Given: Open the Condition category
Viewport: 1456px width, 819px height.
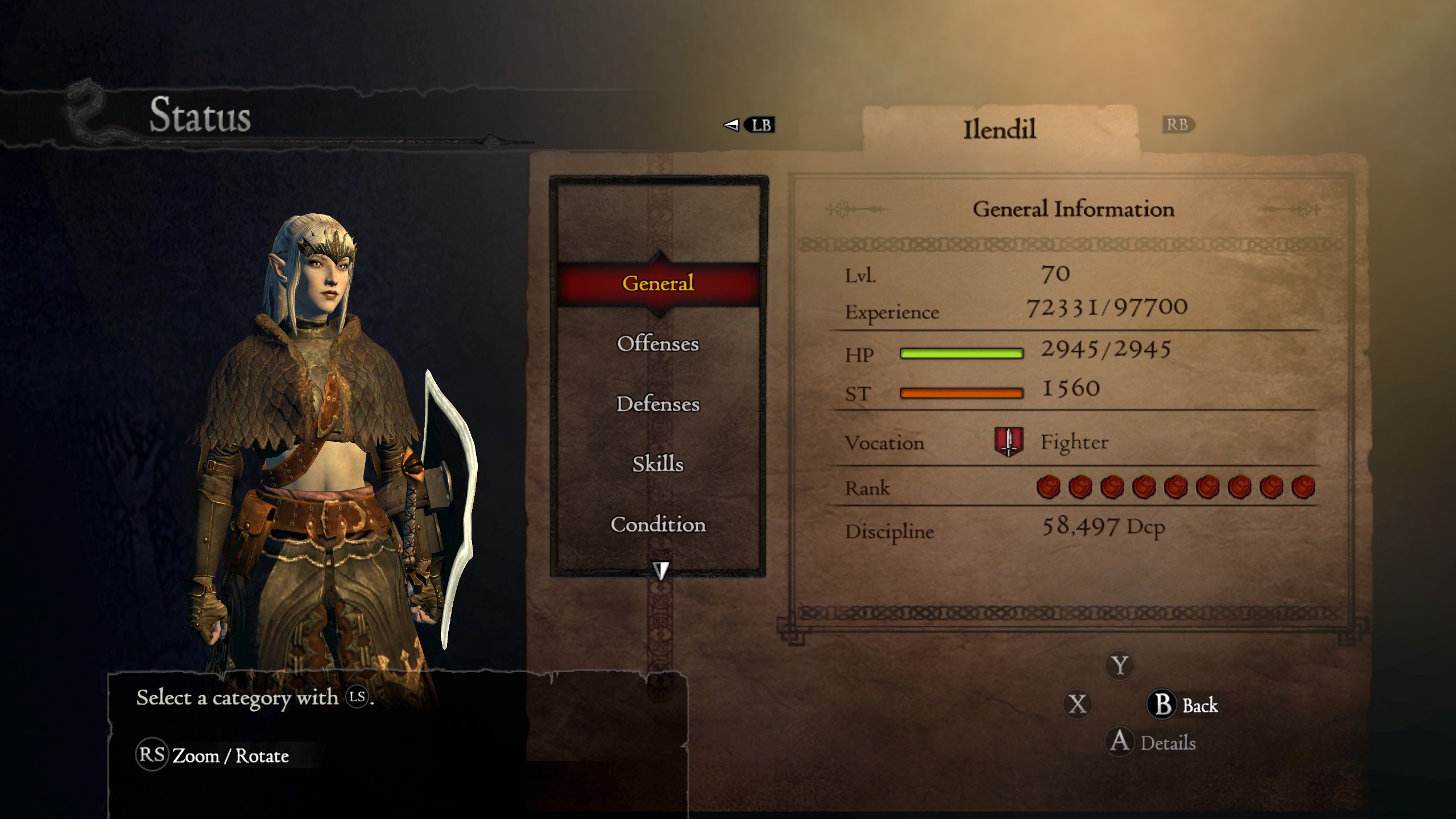Looking at the screenshot, I should (x=658, y=525).
